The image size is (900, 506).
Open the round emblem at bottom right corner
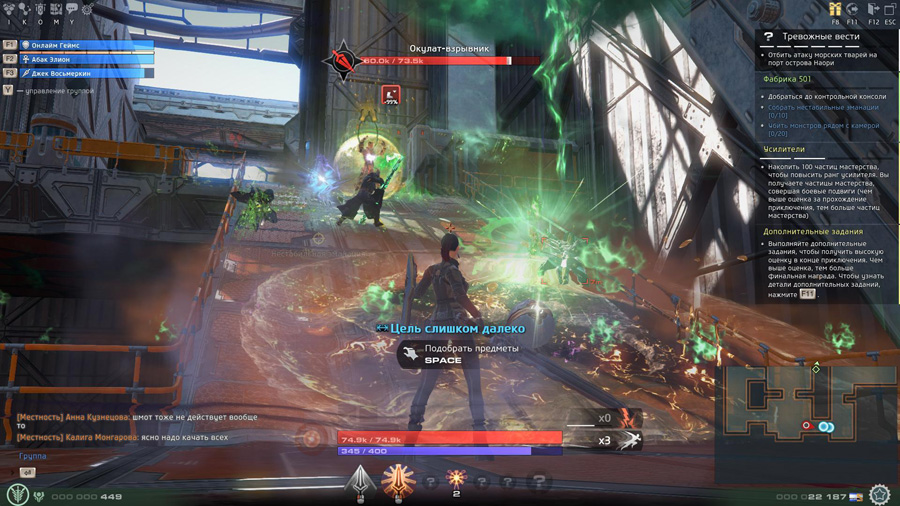coord(879,495)
